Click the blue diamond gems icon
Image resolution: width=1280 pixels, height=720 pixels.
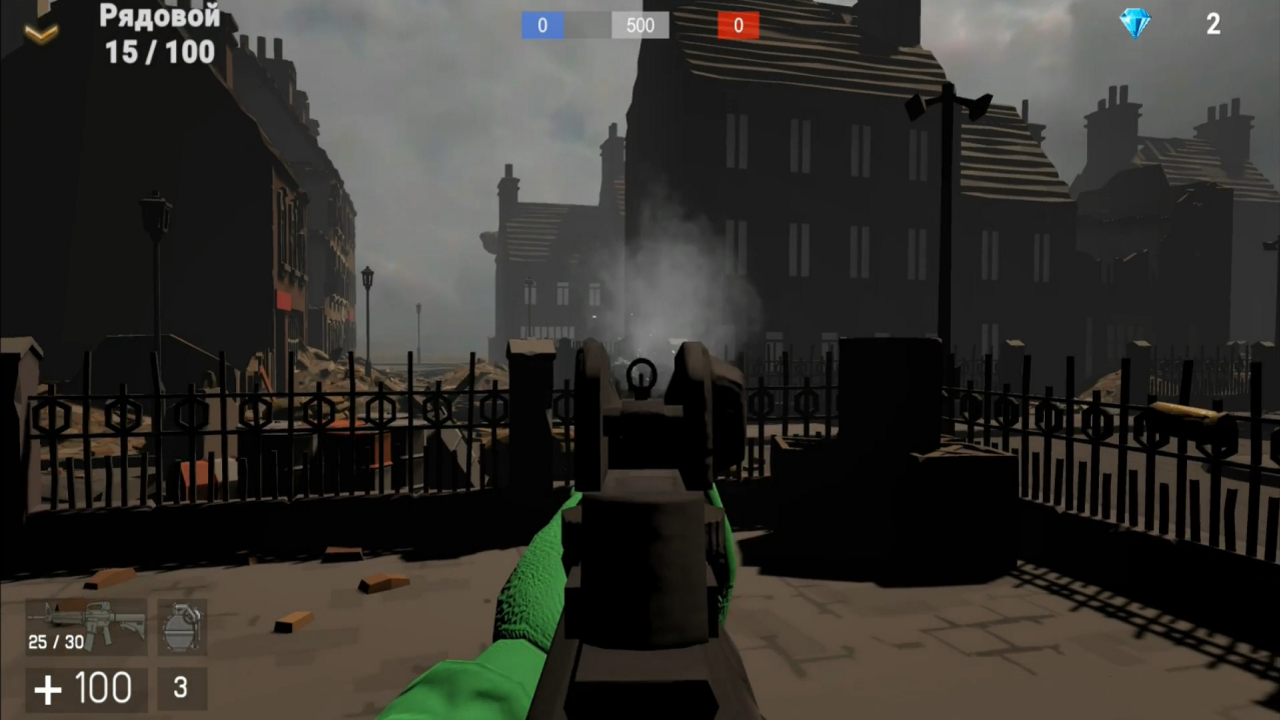point(1136,24)
